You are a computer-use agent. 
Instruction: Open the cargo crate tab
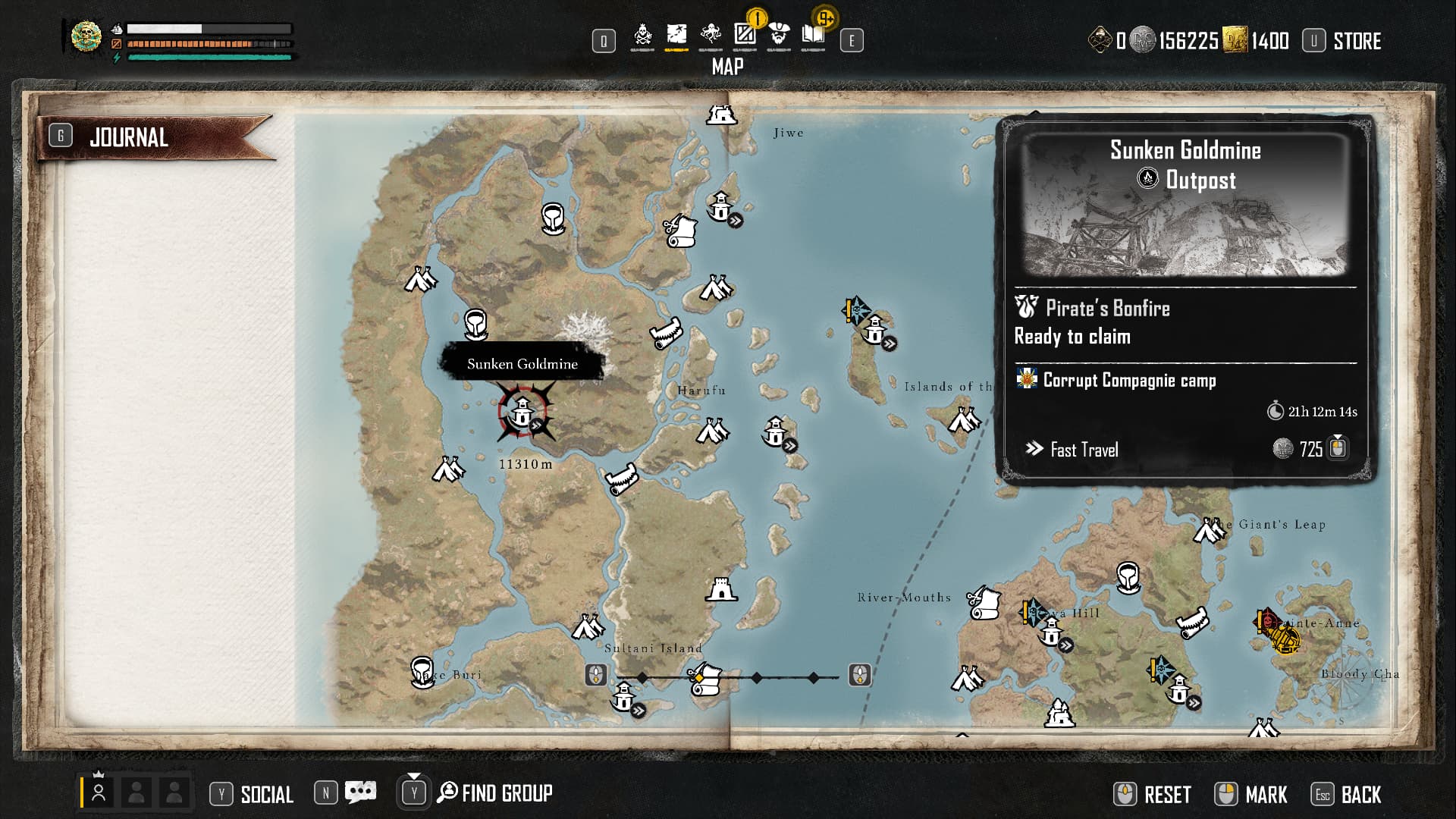click(x=745, y=35)
